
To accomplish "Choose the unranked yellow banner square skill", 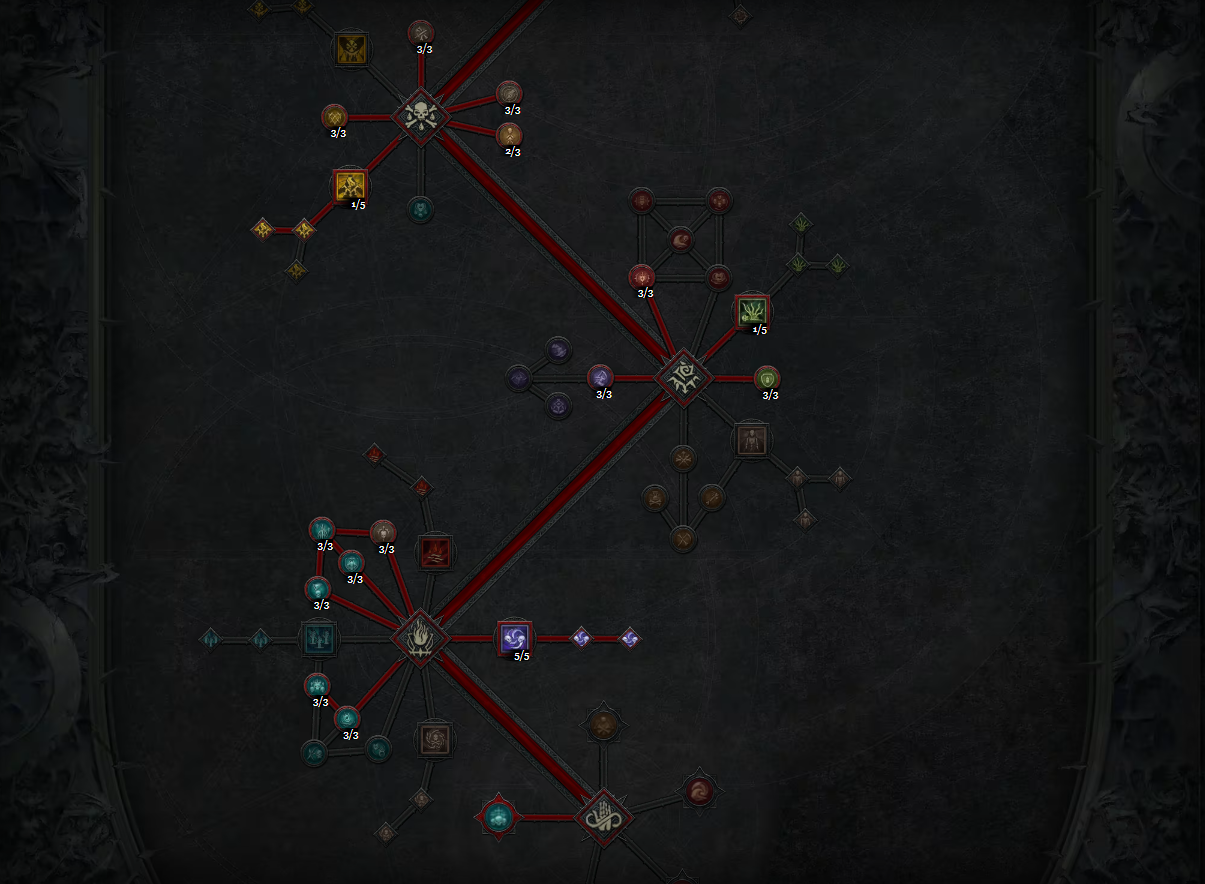I will pyautogui.click(x=352, y=49).
